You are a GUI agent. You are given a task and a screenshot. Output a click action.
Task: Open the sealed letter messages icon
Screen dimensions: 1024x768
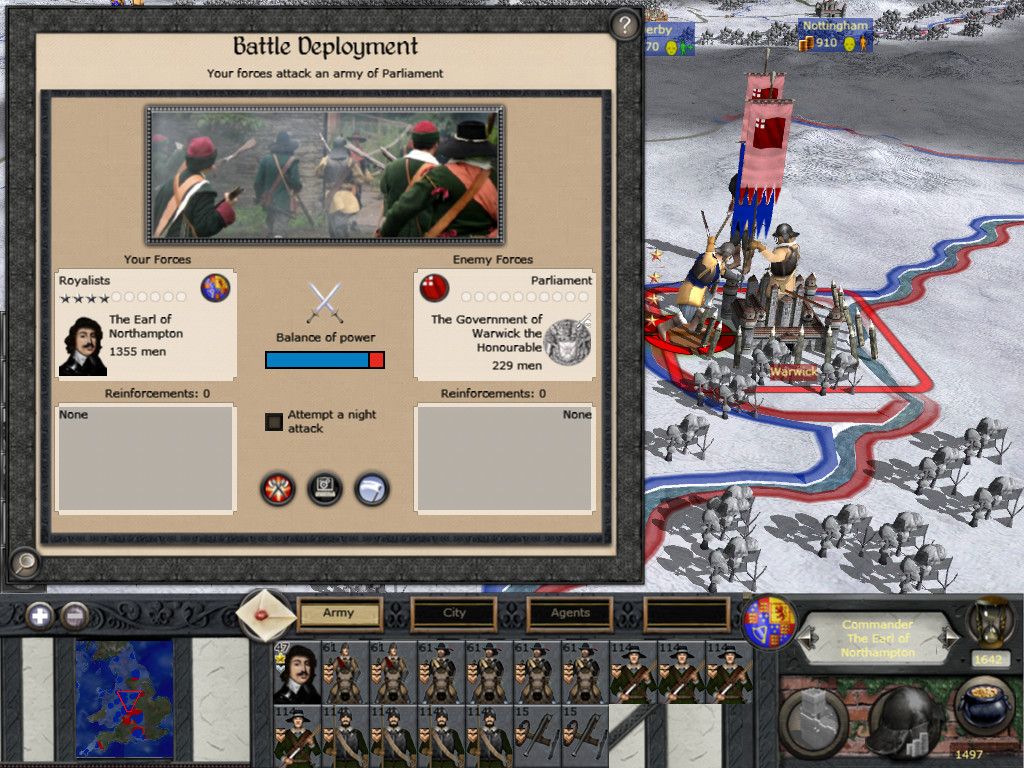(x=267, y=613)
